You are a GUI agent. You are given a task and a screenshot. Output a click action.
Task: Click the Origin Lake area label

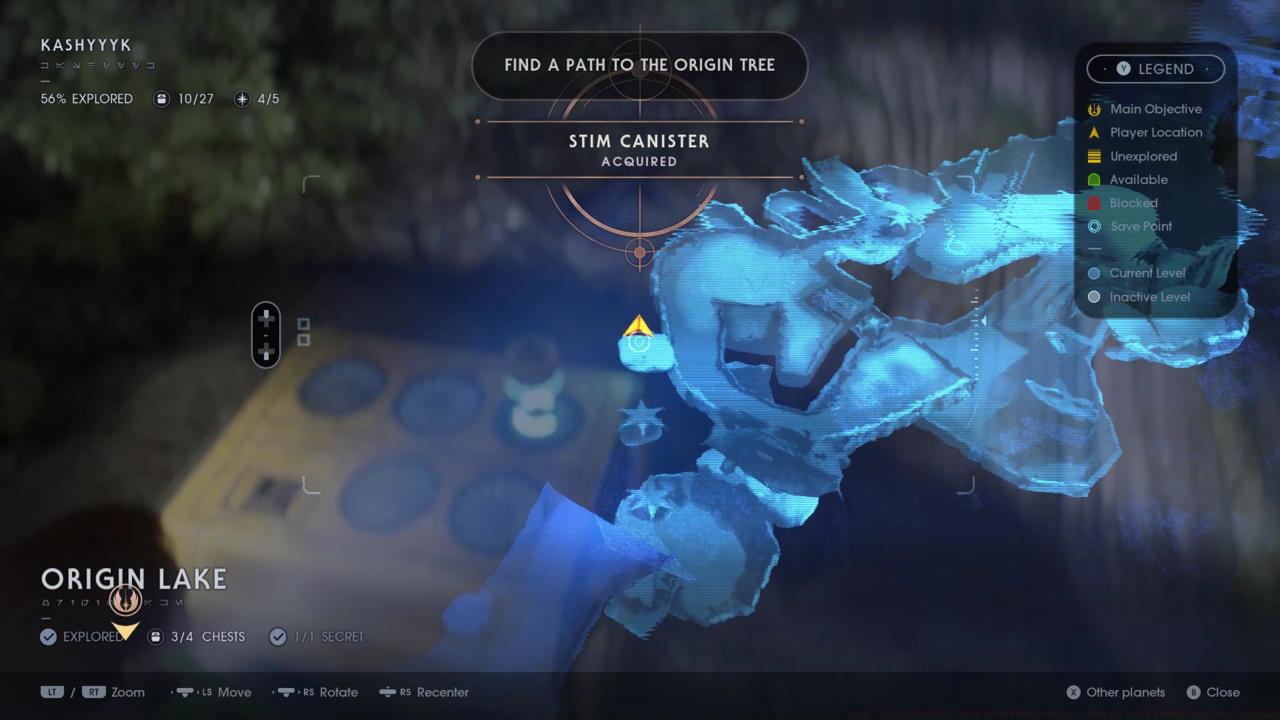tap(134, 578)
